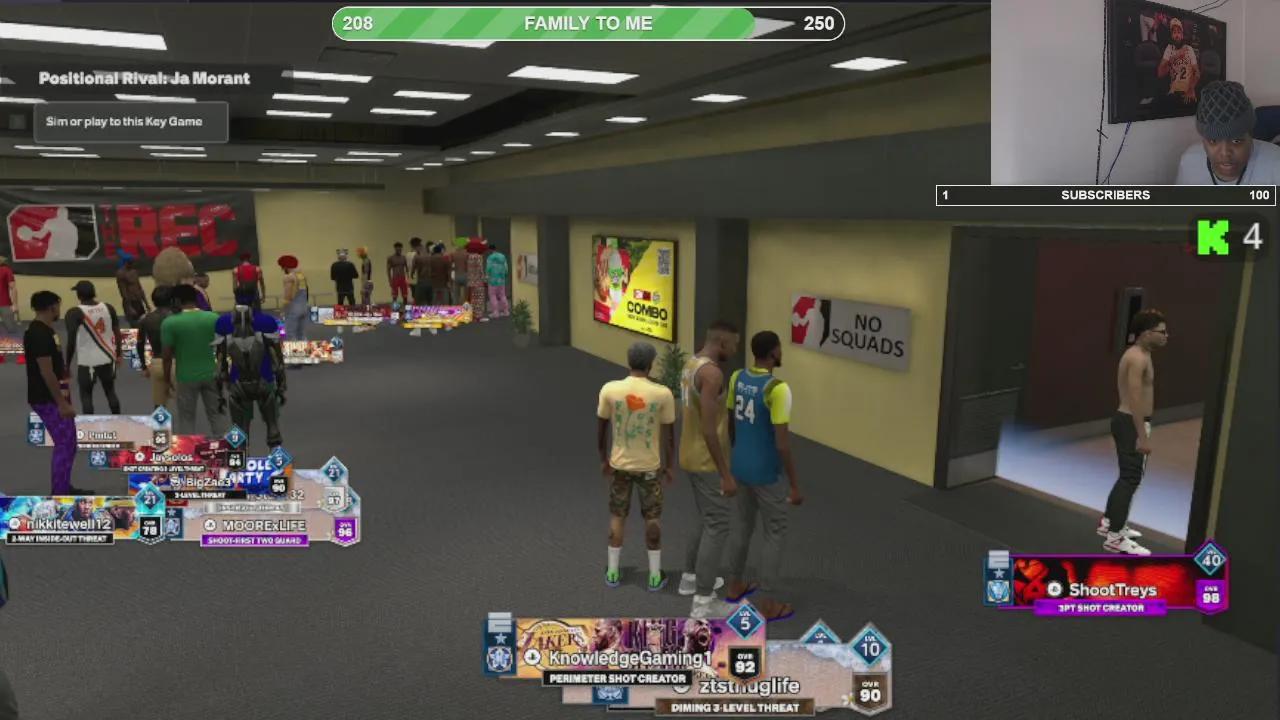Click the level 5 diamond above KnowledgeGaming1

(x=744, y=624)
